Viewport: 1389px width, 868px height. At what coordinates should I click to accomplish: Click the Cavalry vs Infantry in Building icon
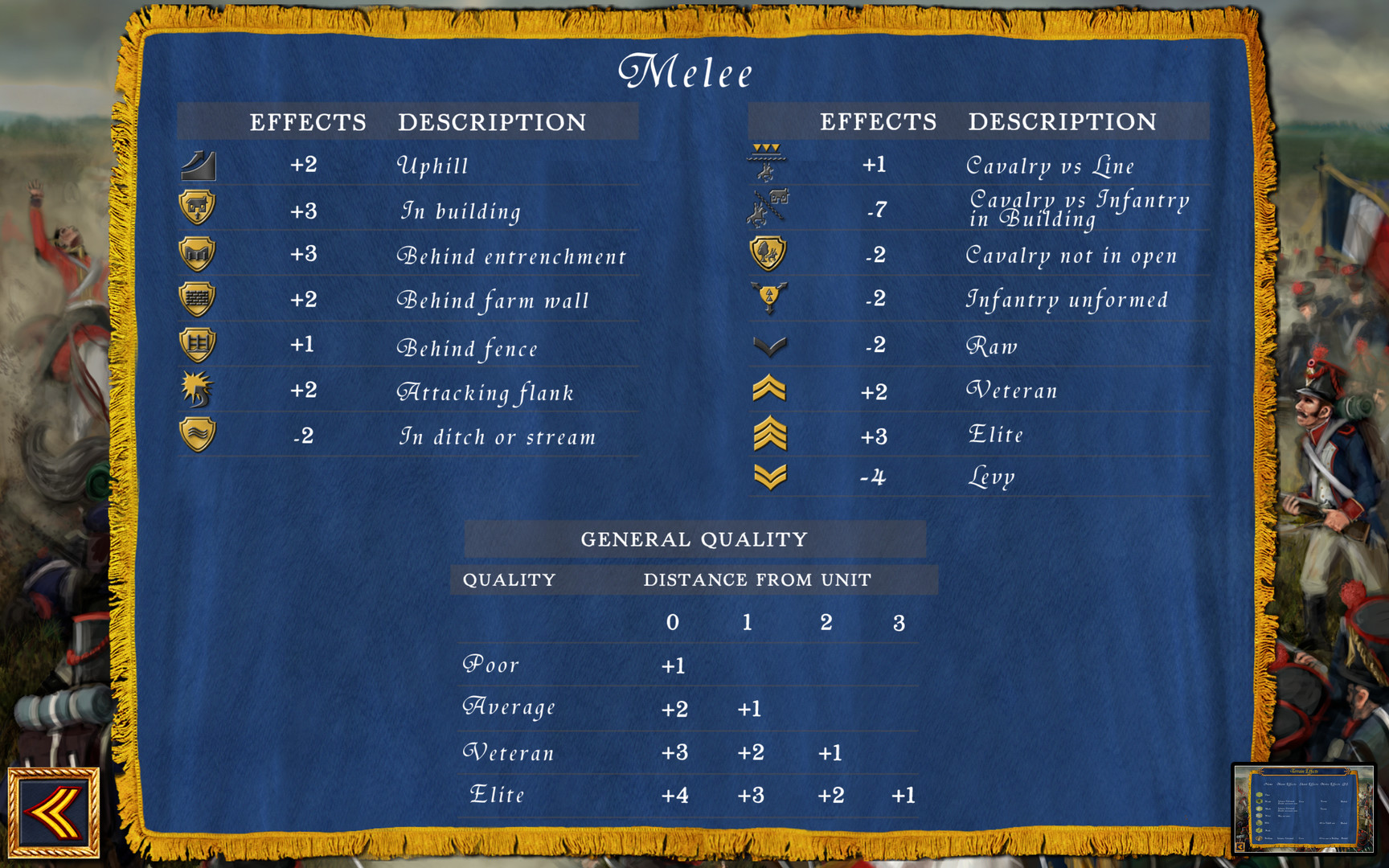pos(766,207)
